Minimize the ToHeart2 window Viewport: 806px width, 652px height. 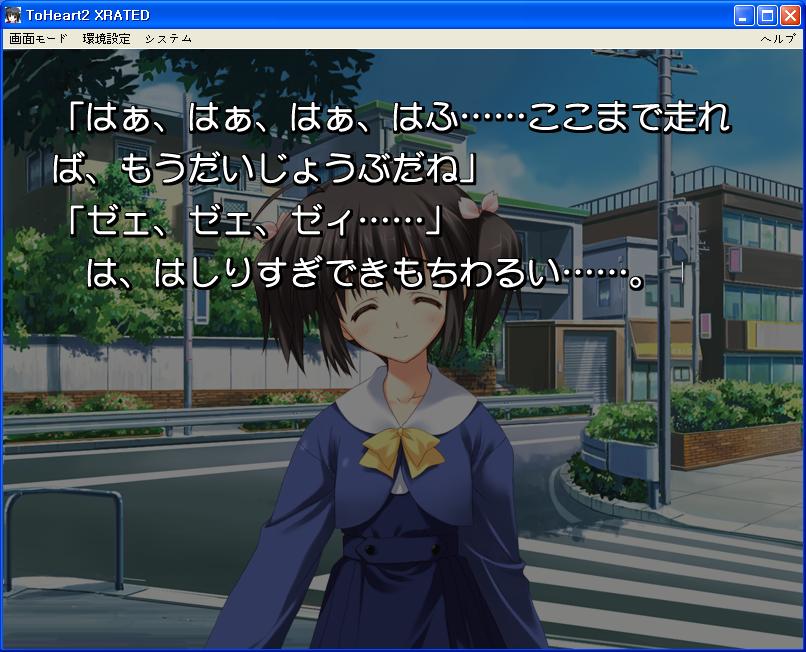[x=745, y=15]
